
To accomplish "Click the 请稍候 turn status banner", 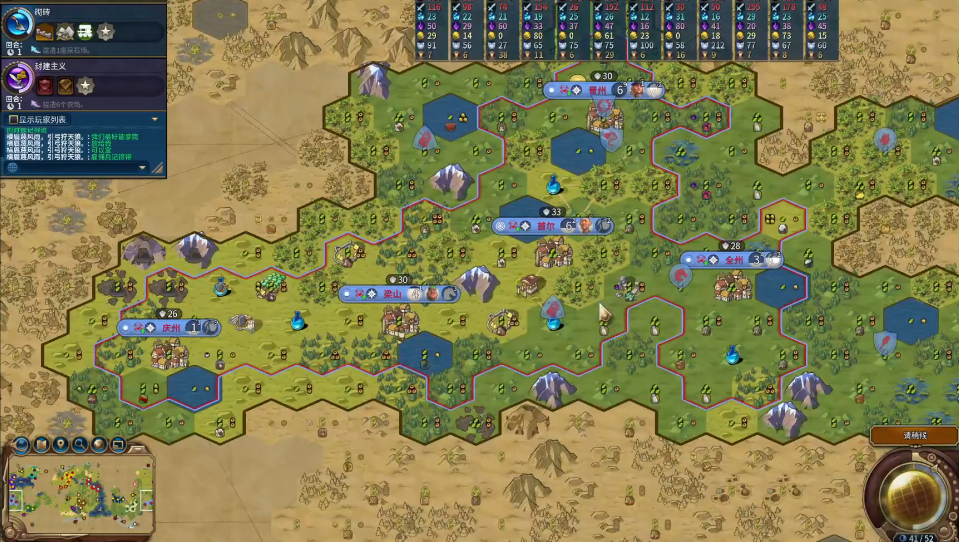I will tap(913, 435).
